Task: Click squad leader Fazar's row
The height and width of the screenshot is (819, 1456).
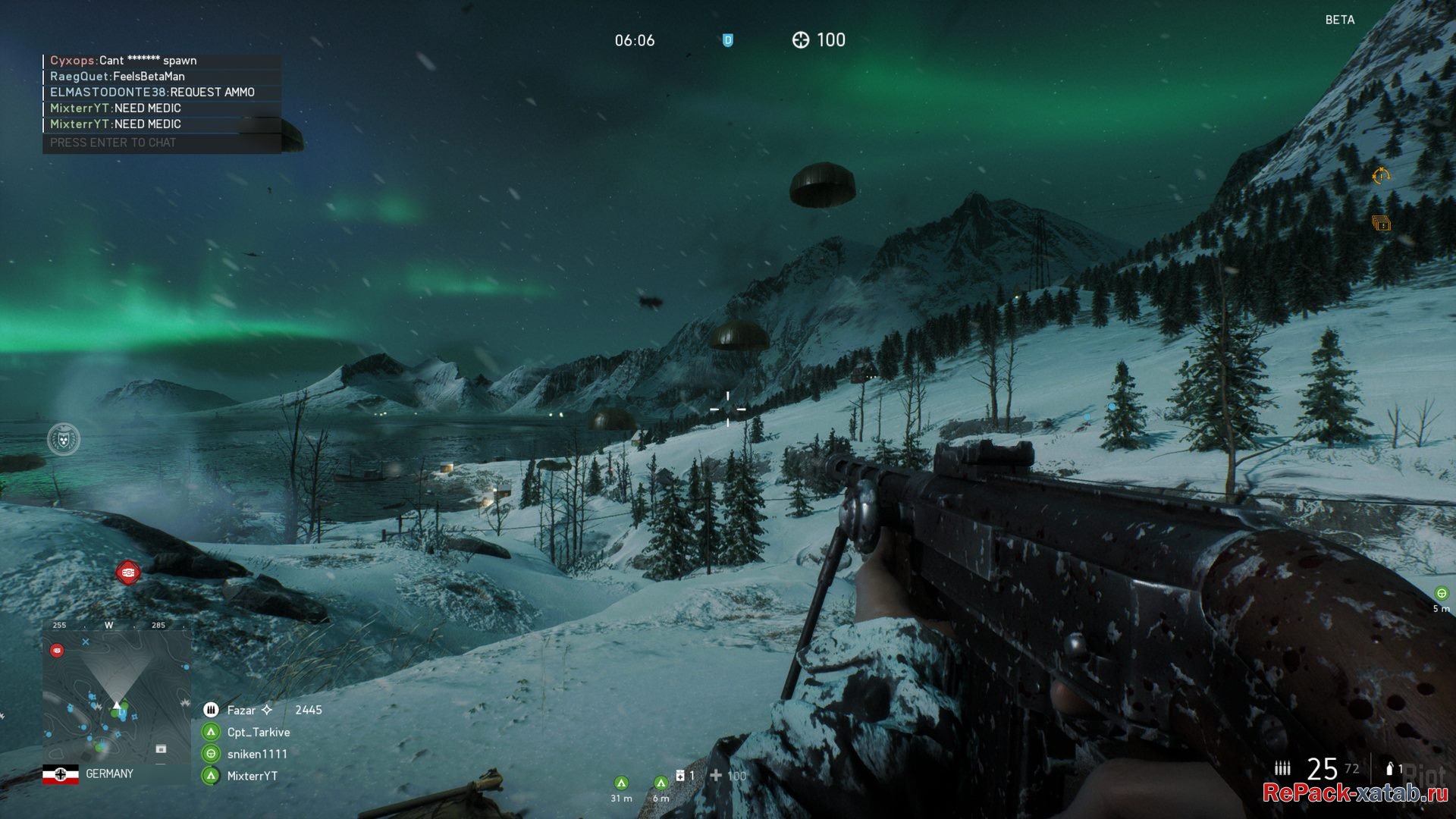Action: point(243,710)
